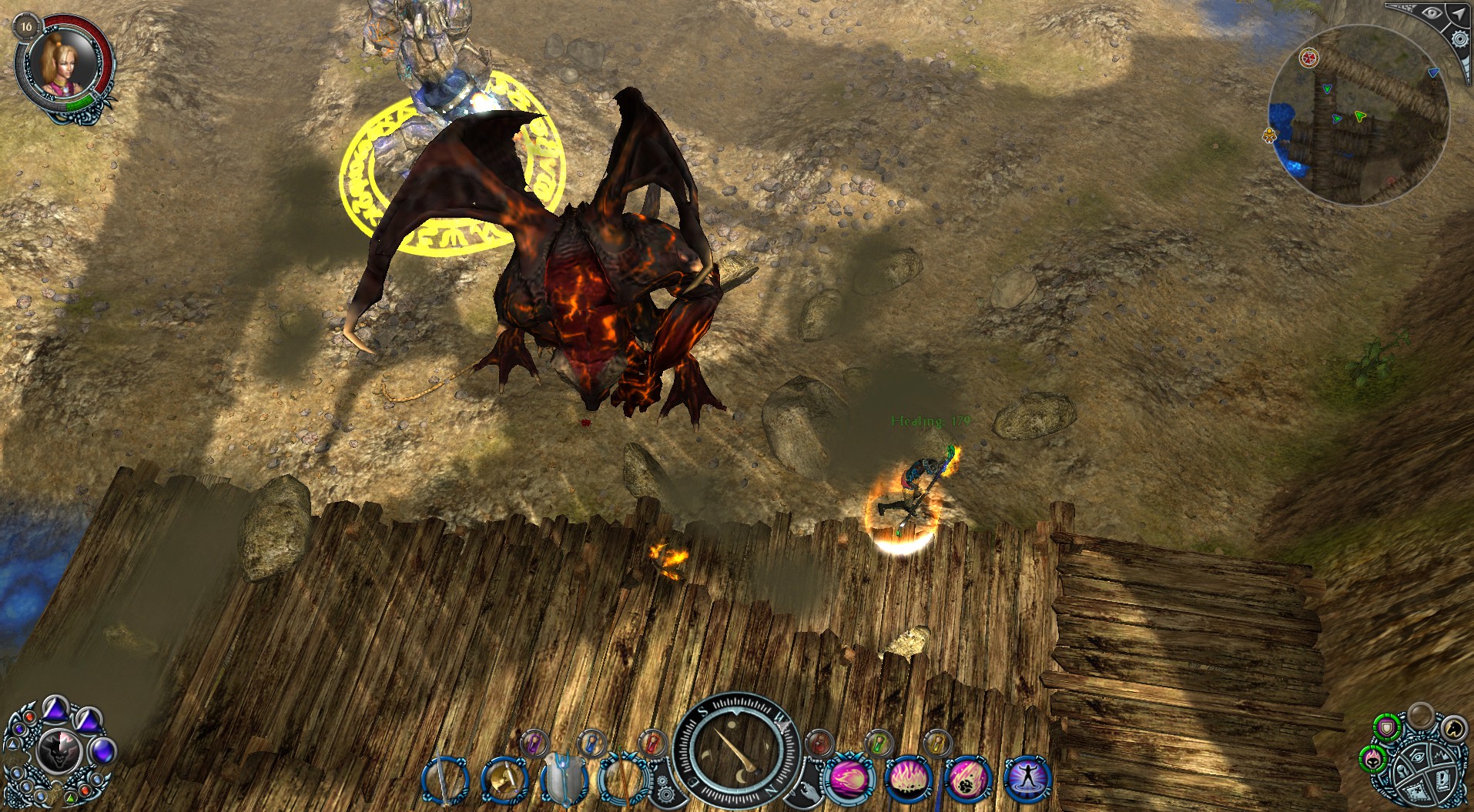The width and height of the screenshot is (1474, 812).
Task: Click the circular minimap
Action: pyautogui.click(x=1358, y=115)
